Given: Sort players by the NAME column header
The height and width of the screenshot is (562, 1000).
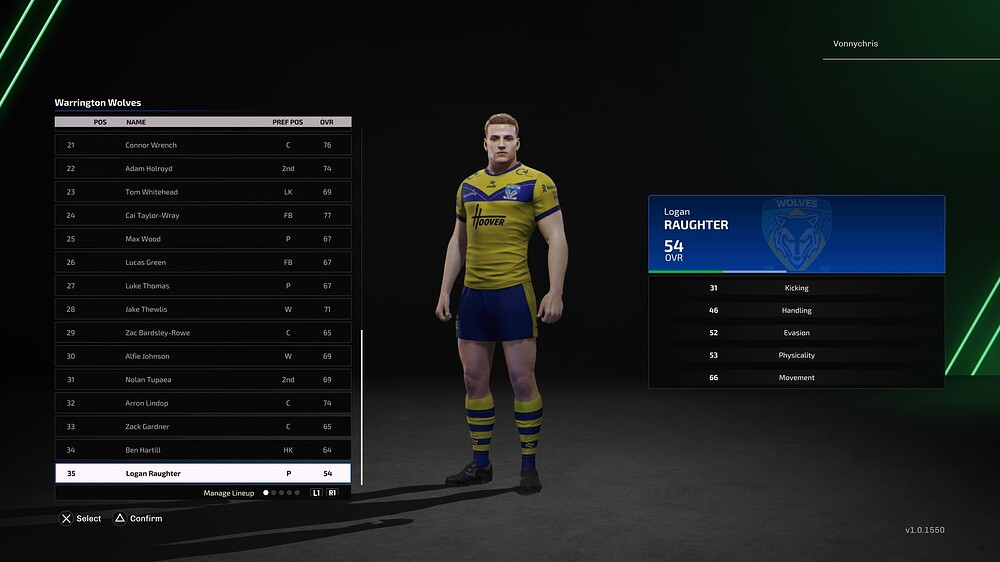Looking at the screenshot, I should click(x=136, y=122).
